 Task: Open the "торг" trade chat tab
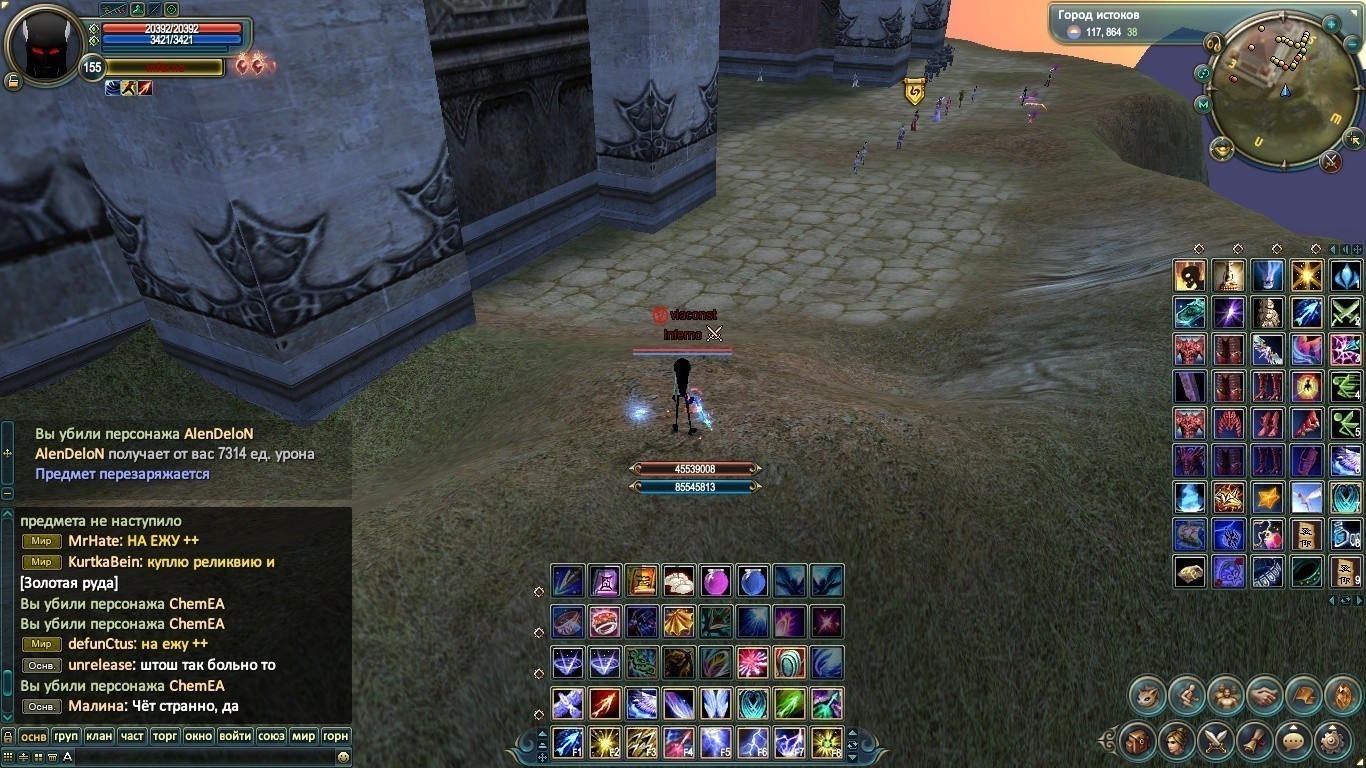[x=165, y=736]
